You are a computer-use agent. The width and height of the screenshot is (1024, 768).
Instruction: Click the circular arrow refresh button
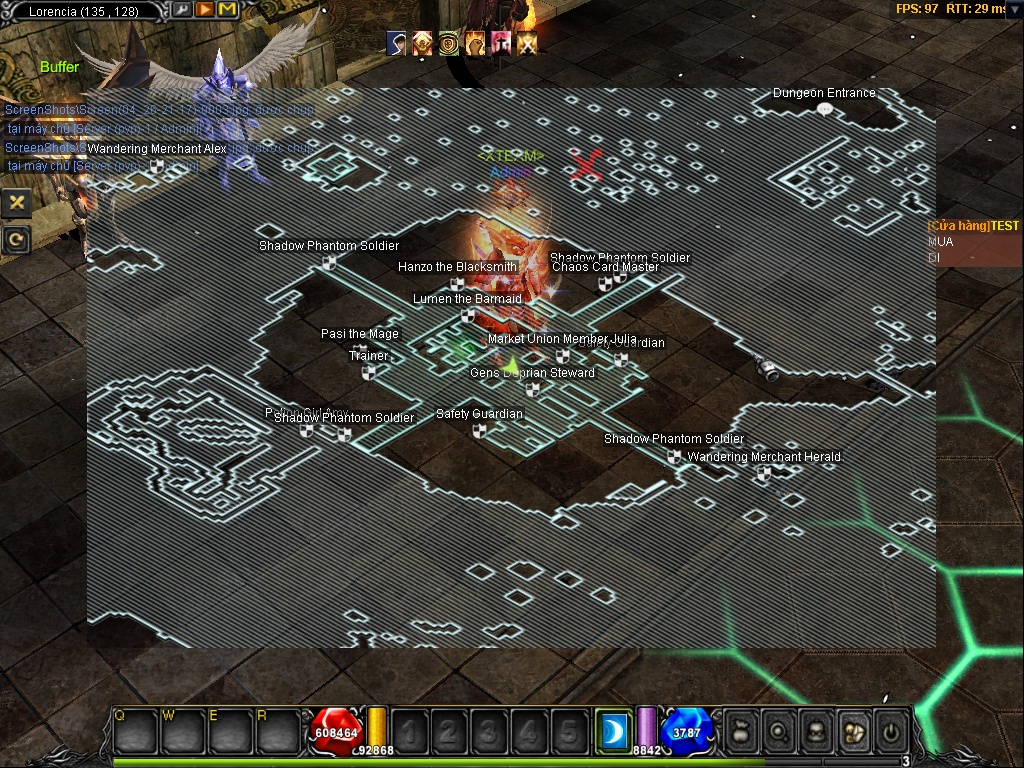pos(17,238)
